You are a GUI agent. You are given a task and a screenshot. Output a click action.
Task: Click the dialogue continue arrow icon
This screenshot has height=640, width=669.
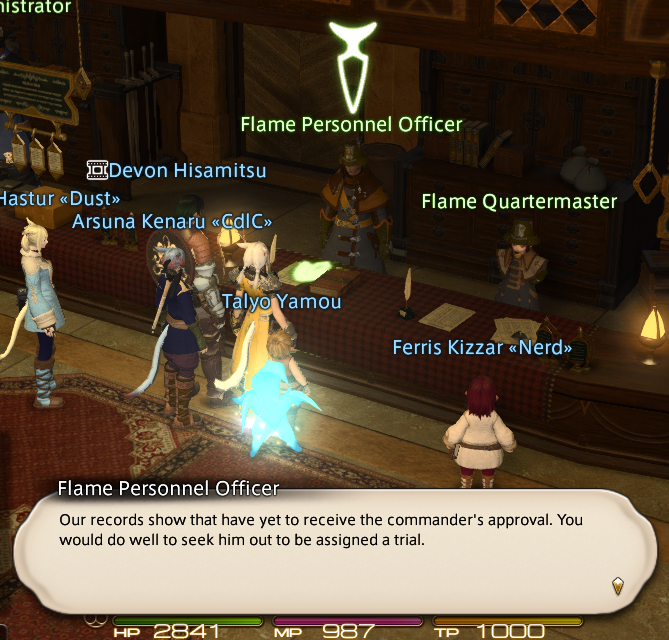point(618,585)
